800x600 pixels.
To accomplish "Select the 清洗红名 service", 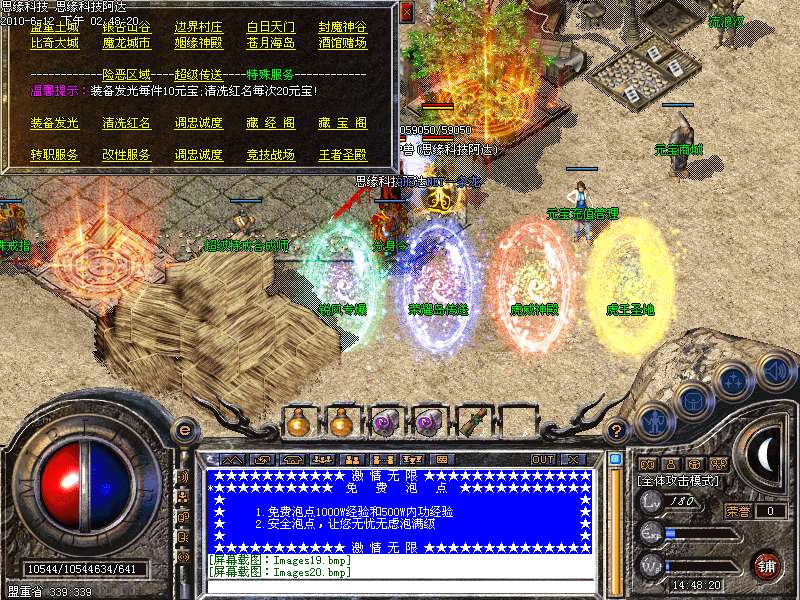I will coord(127,124).
